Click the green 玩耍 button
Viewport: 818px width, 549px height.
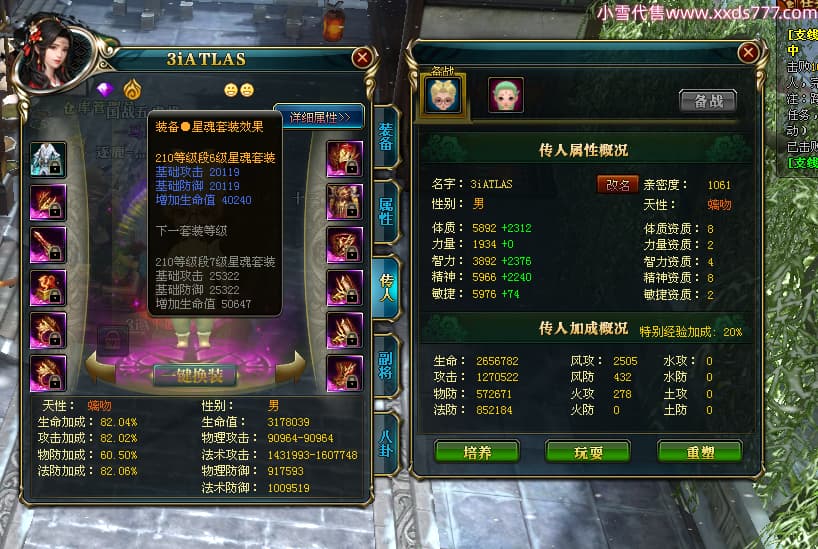tap(587, 451)
